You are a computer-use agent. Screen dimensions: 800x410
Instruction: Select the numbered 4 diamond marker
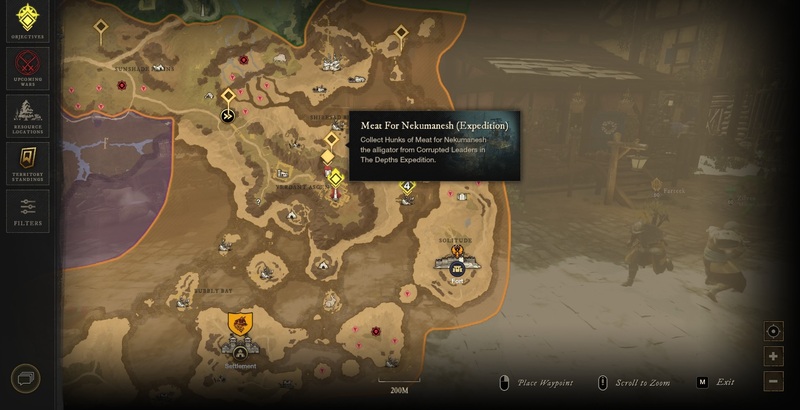407,186
